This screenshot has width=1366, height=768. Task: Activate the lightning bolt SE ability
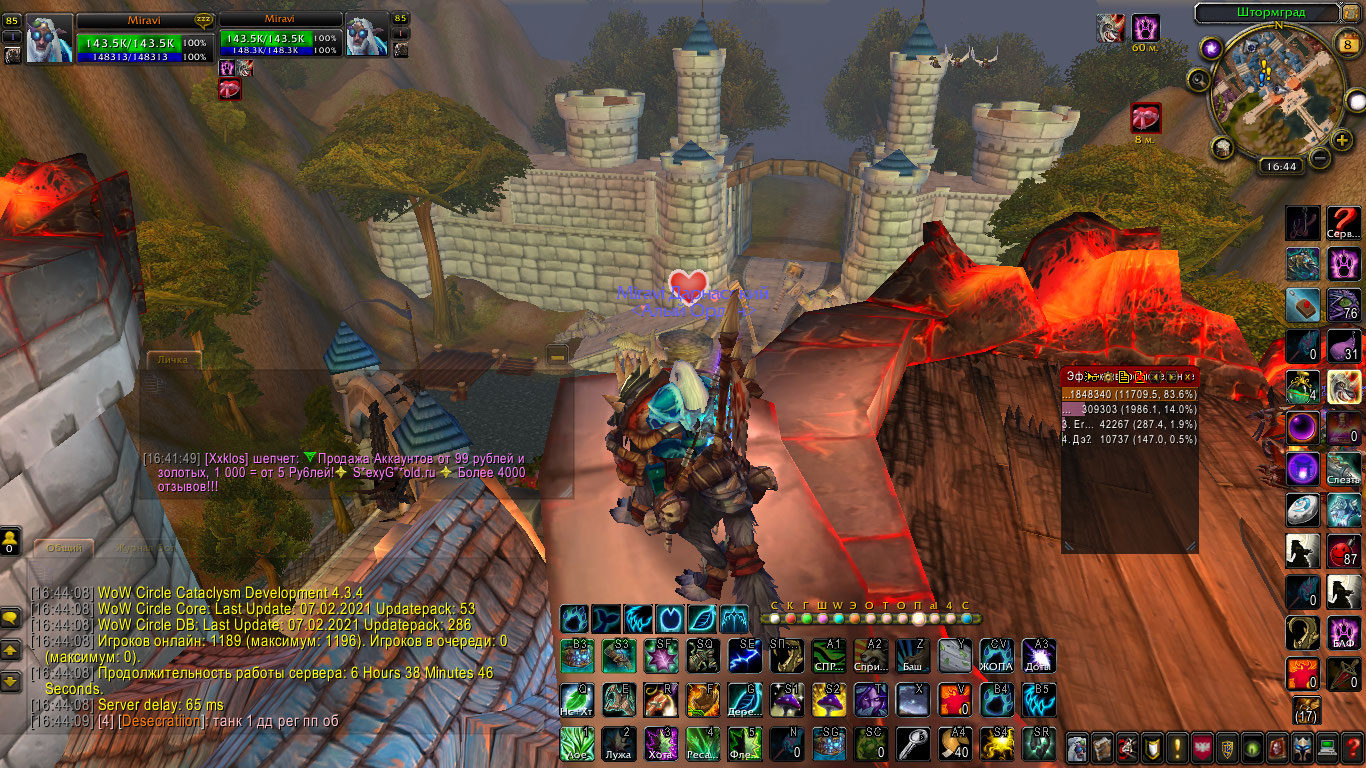pos(743,655)
